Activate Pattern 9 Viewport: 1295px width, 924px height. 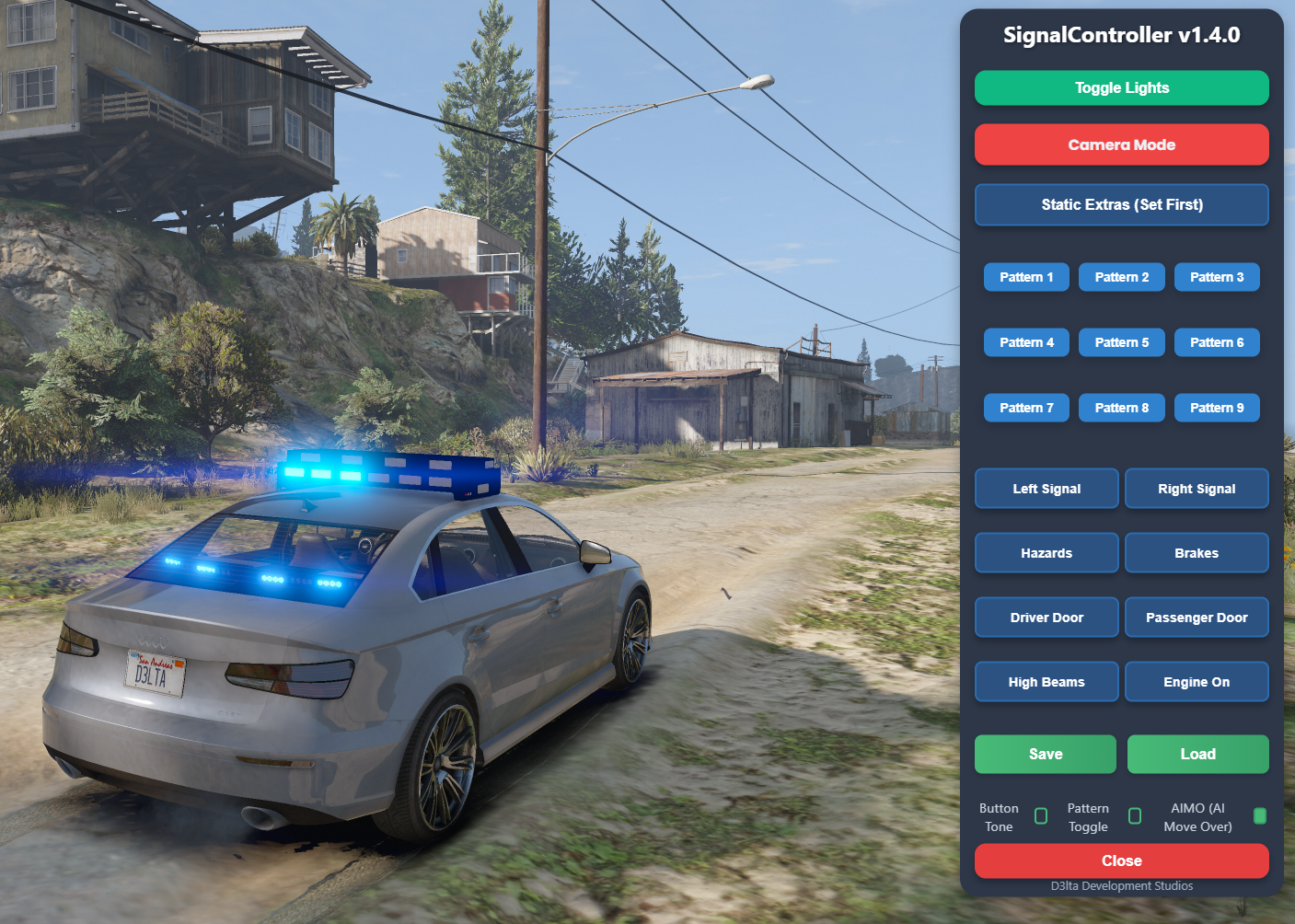[x=1216, y=408]
